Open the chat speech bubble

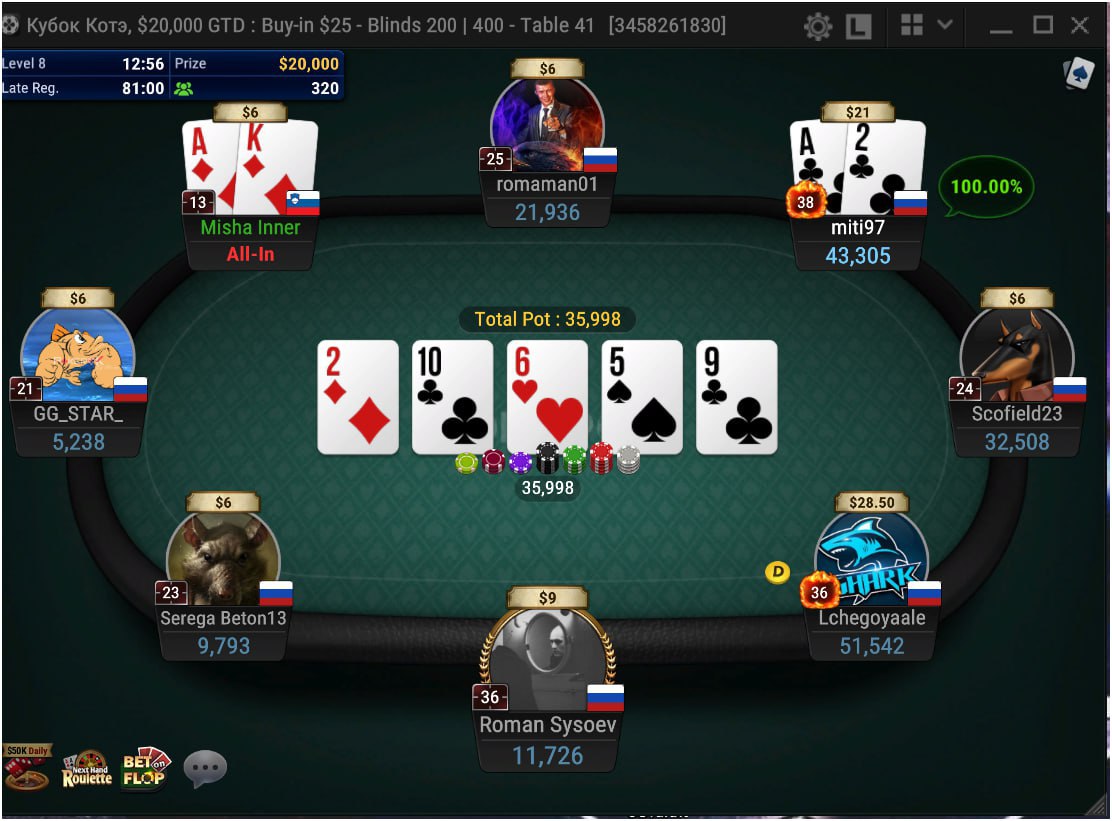(x=205, y=769)
